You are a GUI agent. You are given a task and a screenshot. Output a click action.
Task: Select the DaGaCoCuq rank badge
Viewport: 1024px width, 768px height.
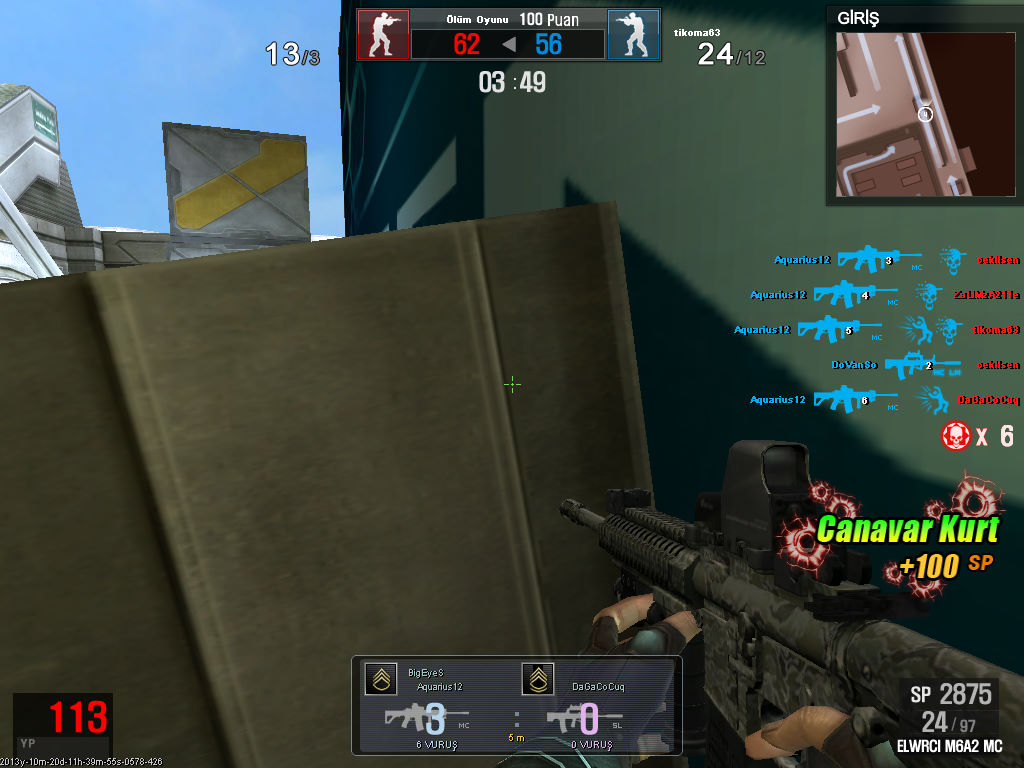click(537, 680)
